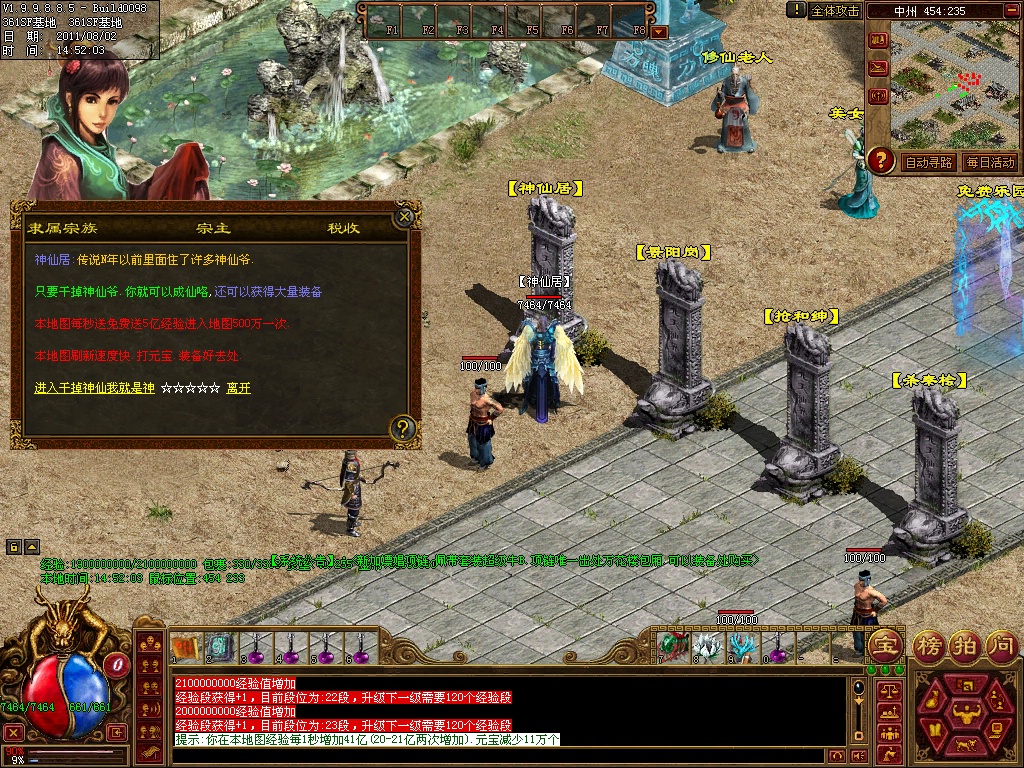Use the orange scroll in hotbar slot 1
Screen dimensions: 1024x768
184,647
